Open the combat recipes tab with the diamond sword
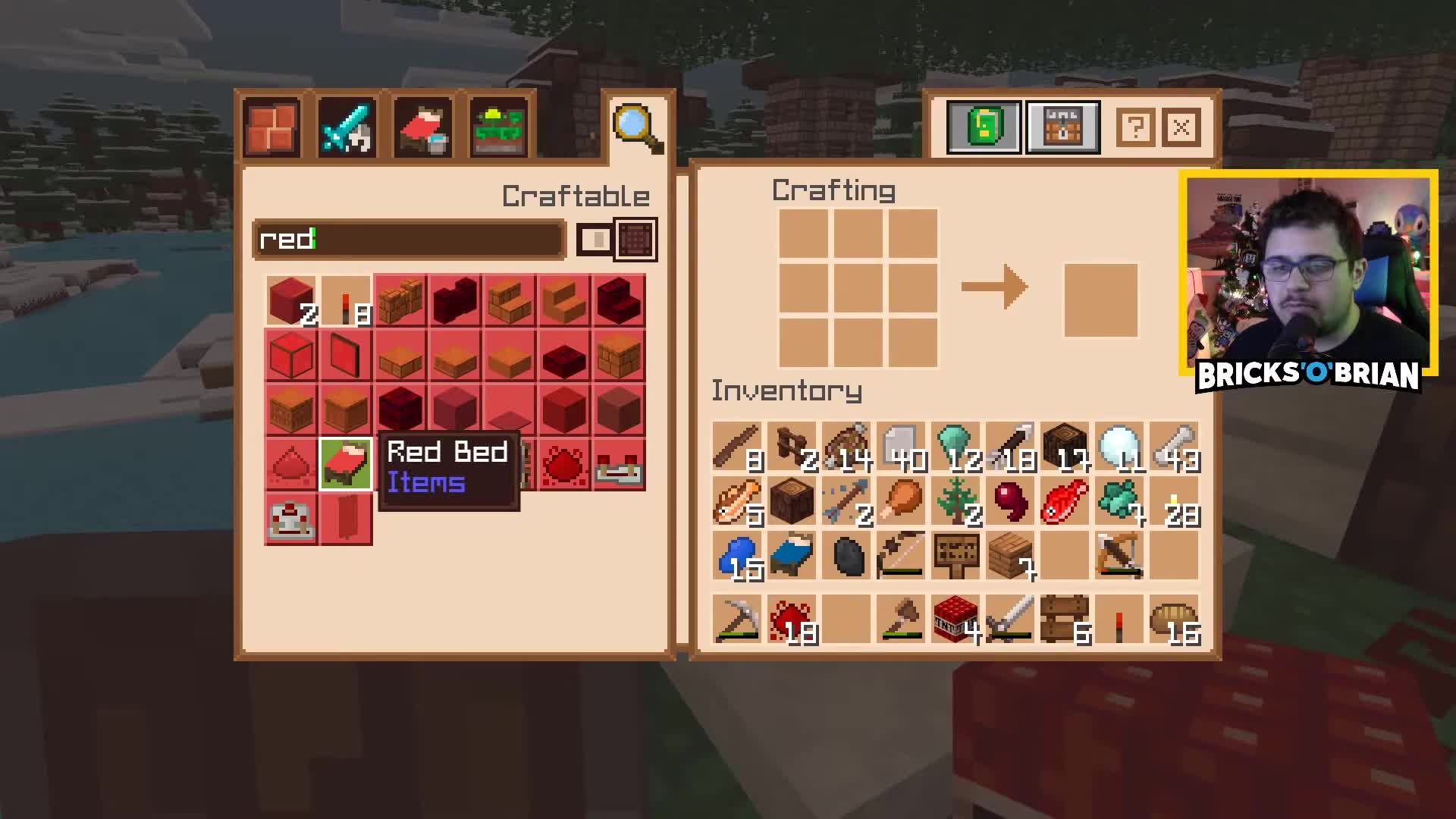 click(x=347, y=127)
